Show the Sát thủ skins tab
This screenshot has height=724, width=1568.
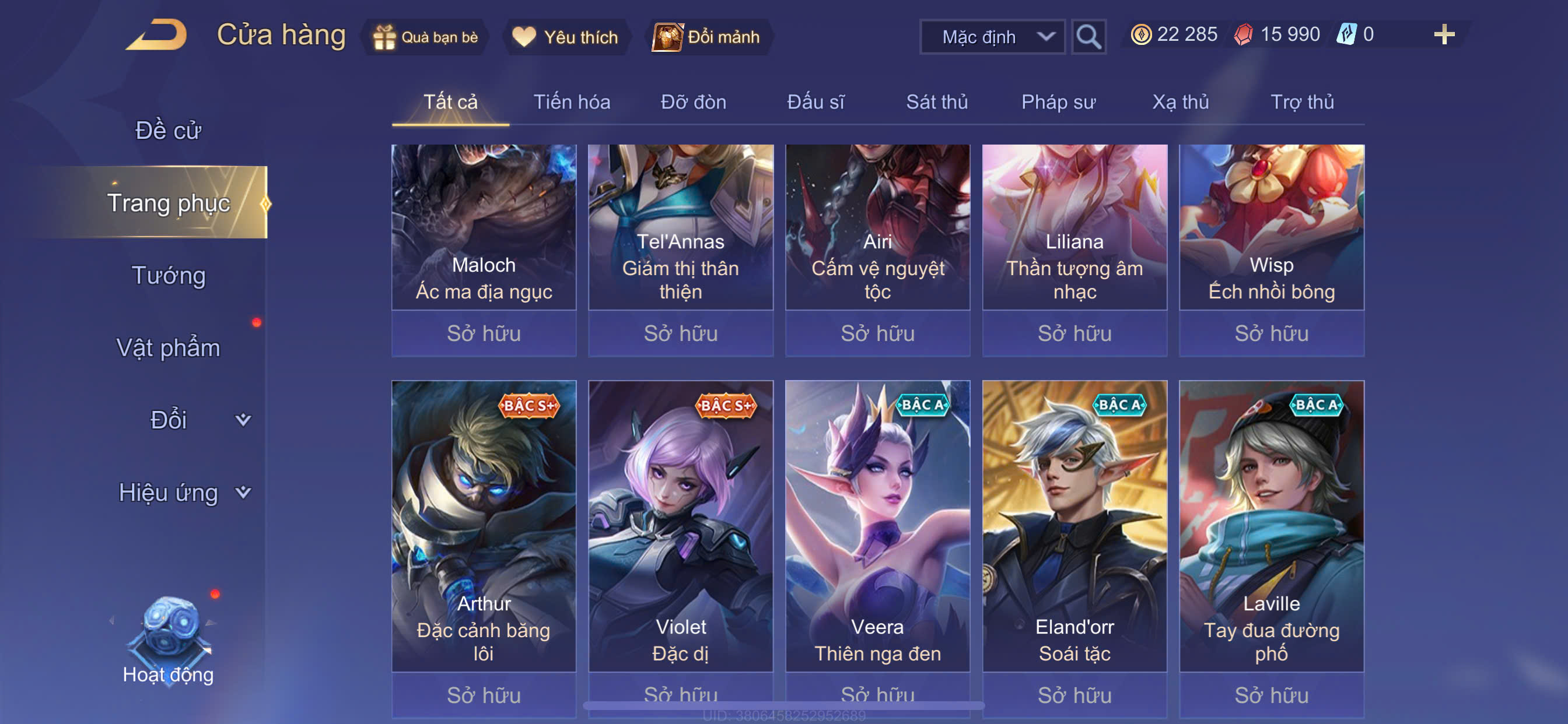[937, 102]
